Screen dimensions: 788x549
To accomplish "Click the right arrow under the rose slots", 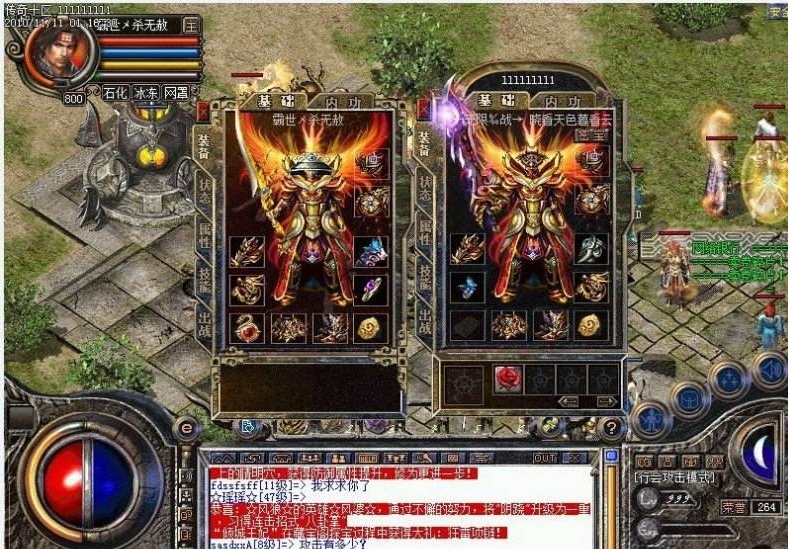I will click(x=604, y=401).
